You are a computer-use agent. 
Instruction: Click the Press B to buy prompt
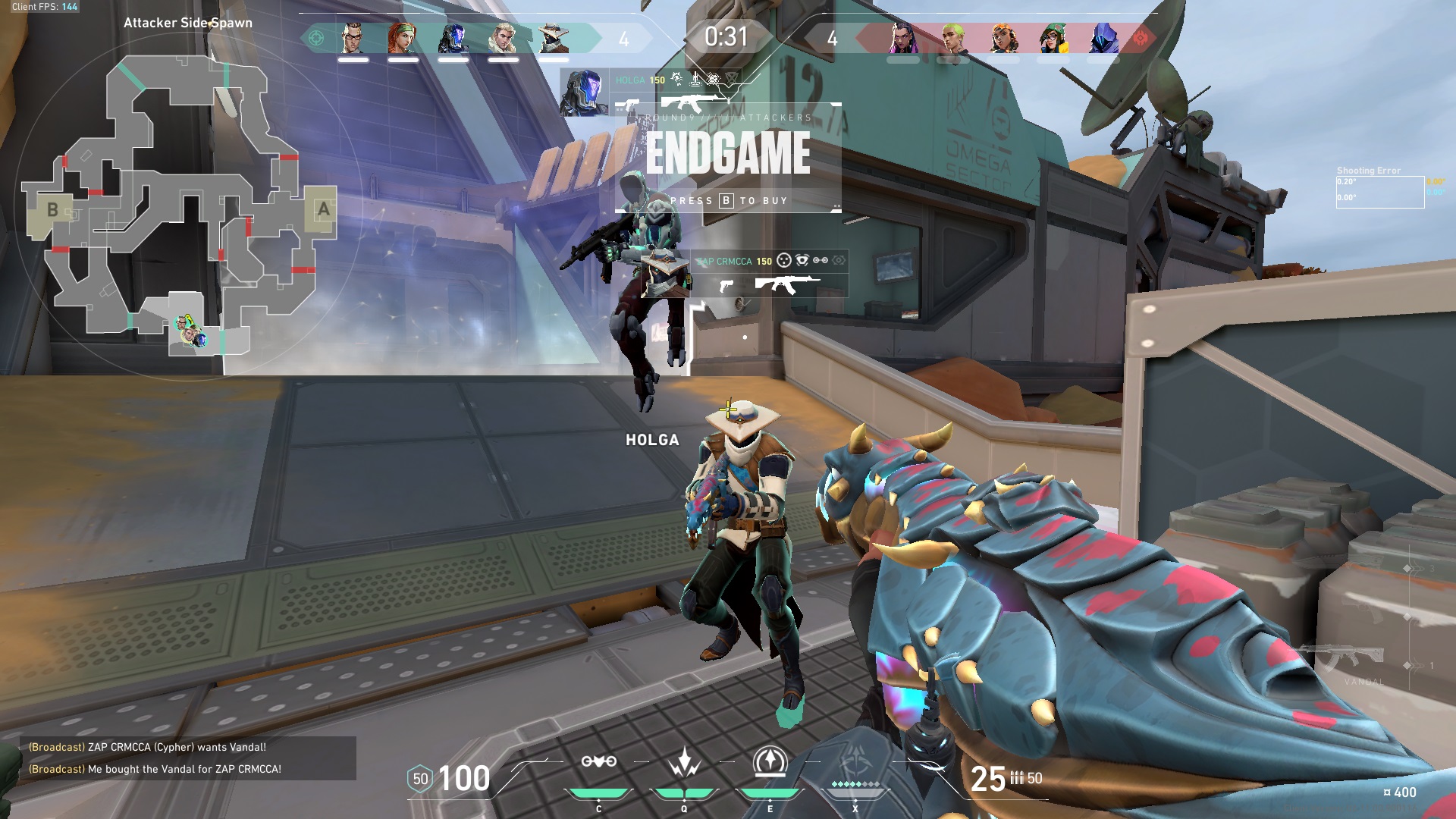[x=728, y=202]
